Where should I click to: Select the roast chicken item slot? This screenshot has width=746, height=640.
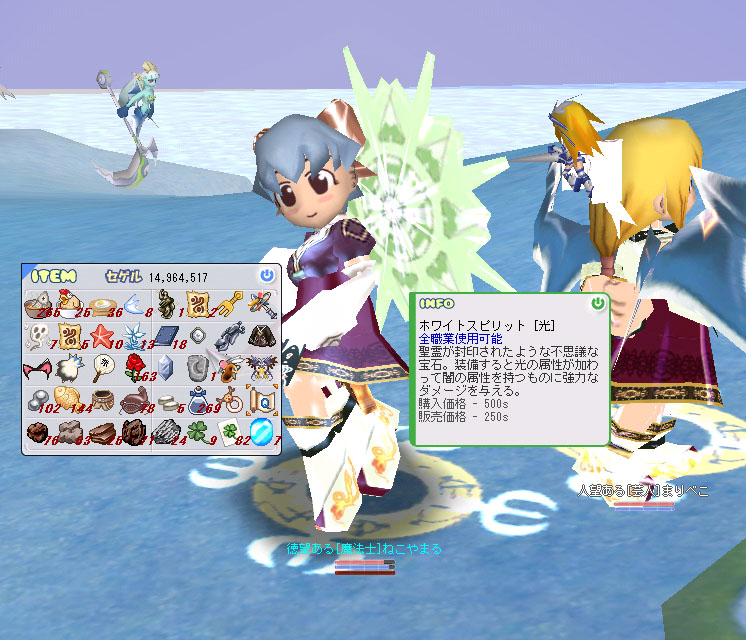tap(69, 302)
